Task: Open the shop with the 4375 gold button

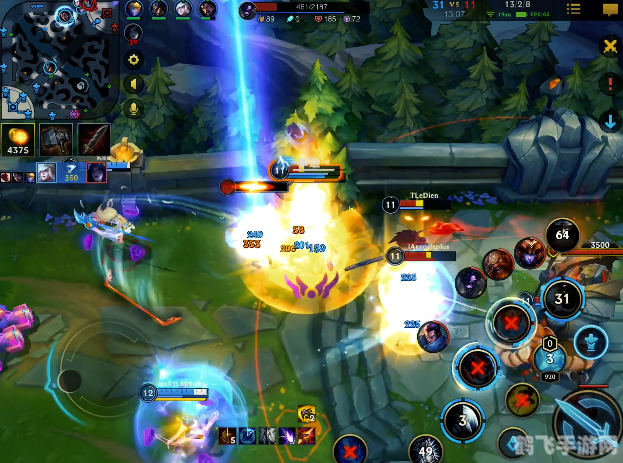Action: coord(18,140)
